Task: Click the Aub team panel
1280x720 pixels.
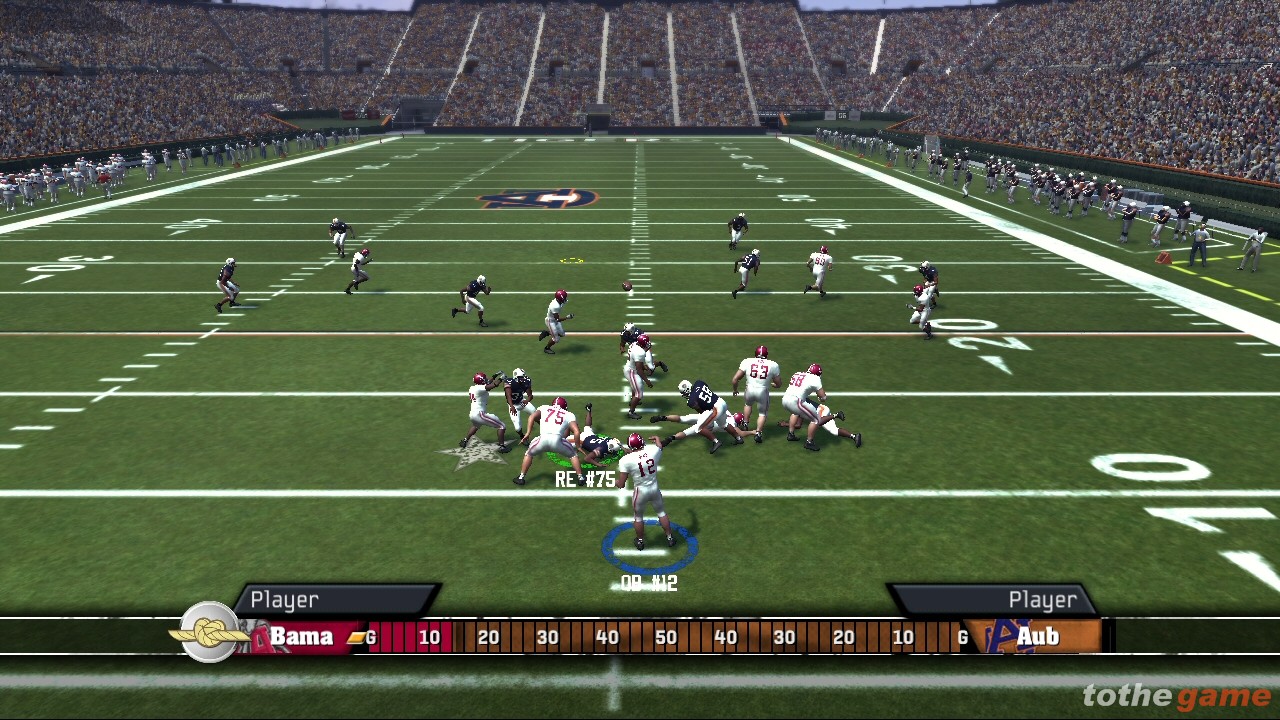Action: pyautogui.click(x=1036, y=637)
